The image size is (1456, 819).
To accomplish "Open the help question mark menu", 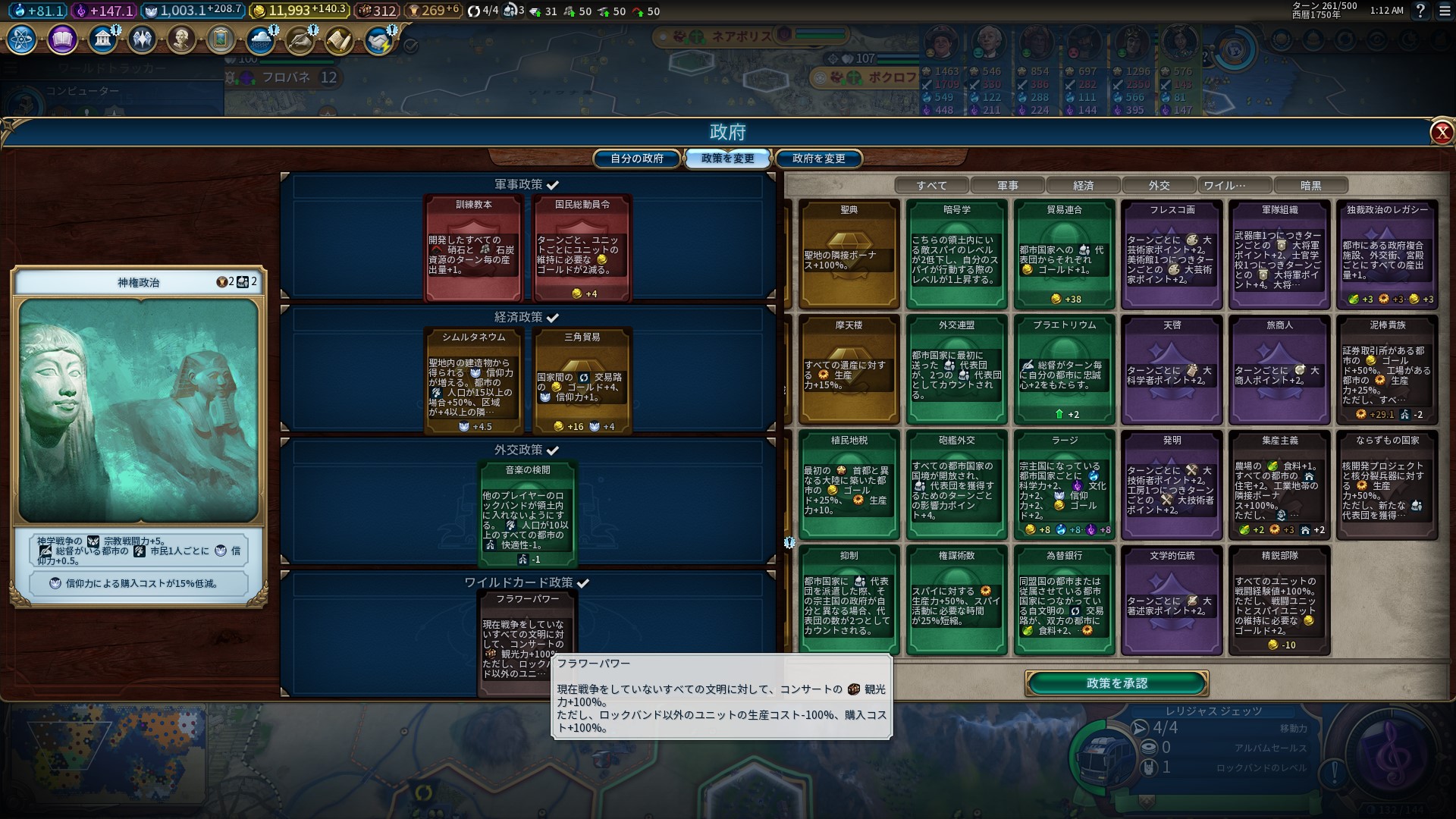I will tap(1420, 11).
